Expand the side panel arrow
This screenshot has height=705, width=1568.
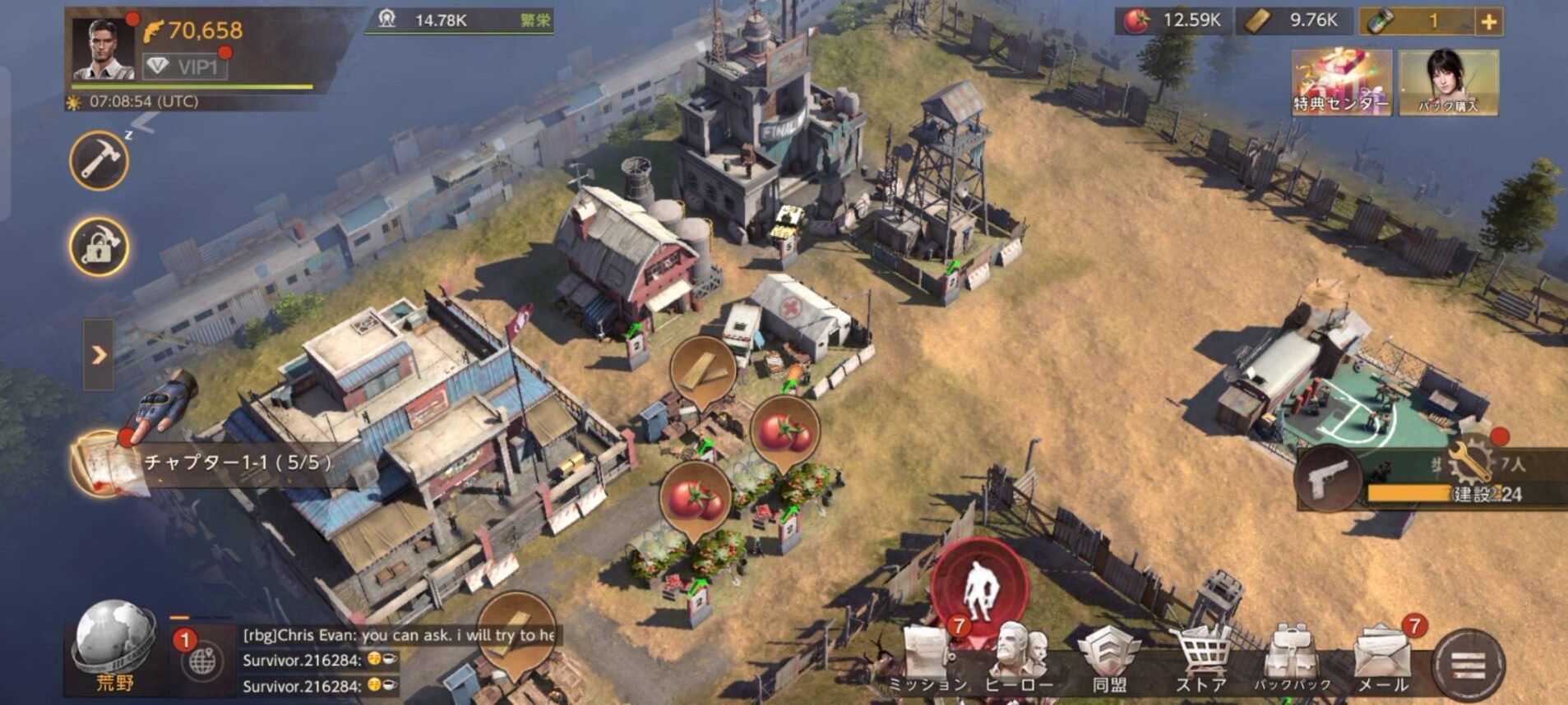[x=99, y=355]
